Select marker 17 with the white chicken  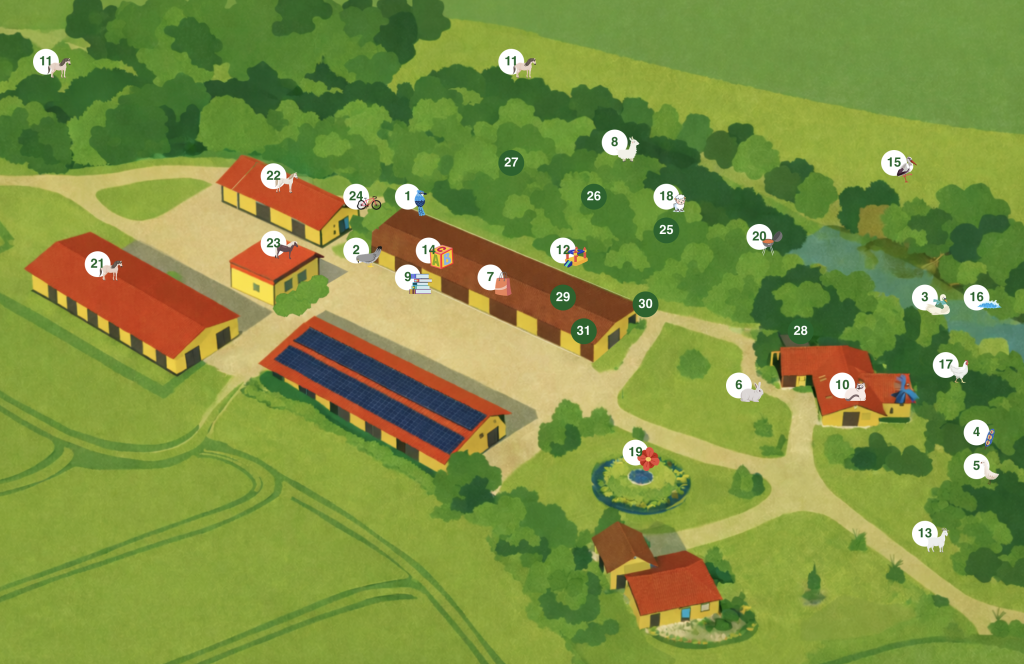click(x=946, y=365)
